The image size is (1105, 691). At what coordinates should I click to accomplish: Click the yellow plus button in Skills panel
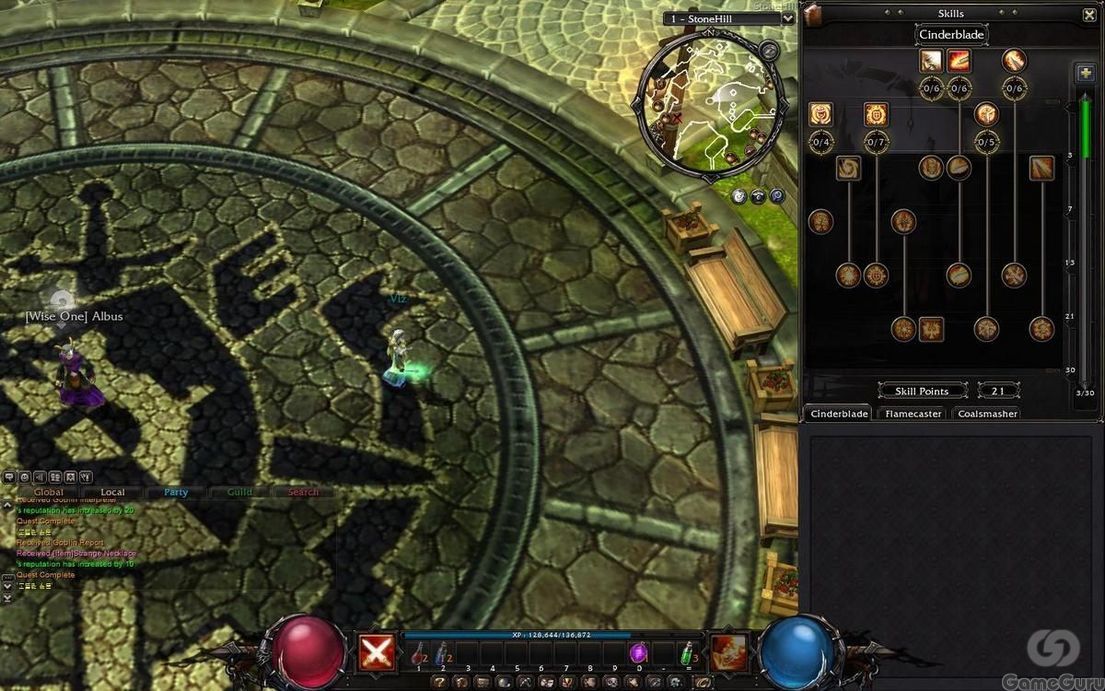click(1085, 73)
